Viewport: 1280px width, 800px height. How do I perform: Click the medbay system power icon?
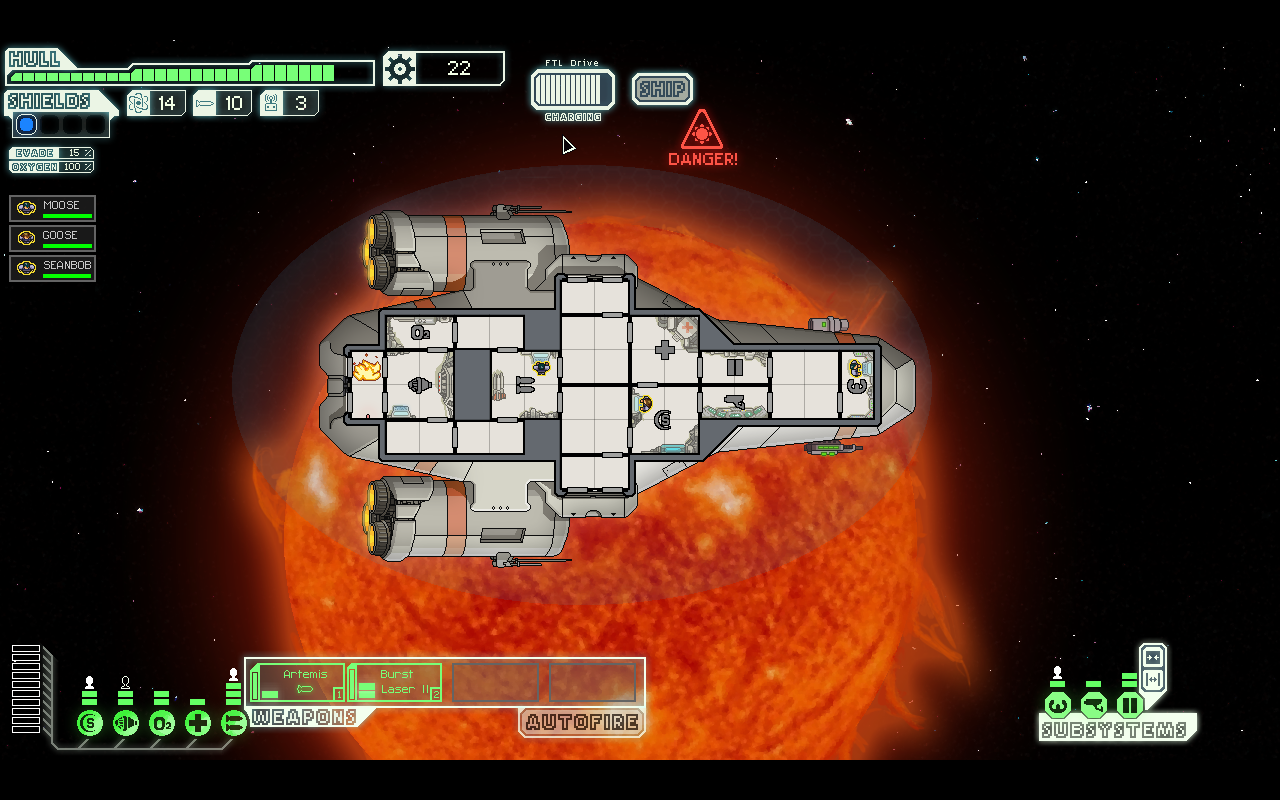[x=198, y=722]
